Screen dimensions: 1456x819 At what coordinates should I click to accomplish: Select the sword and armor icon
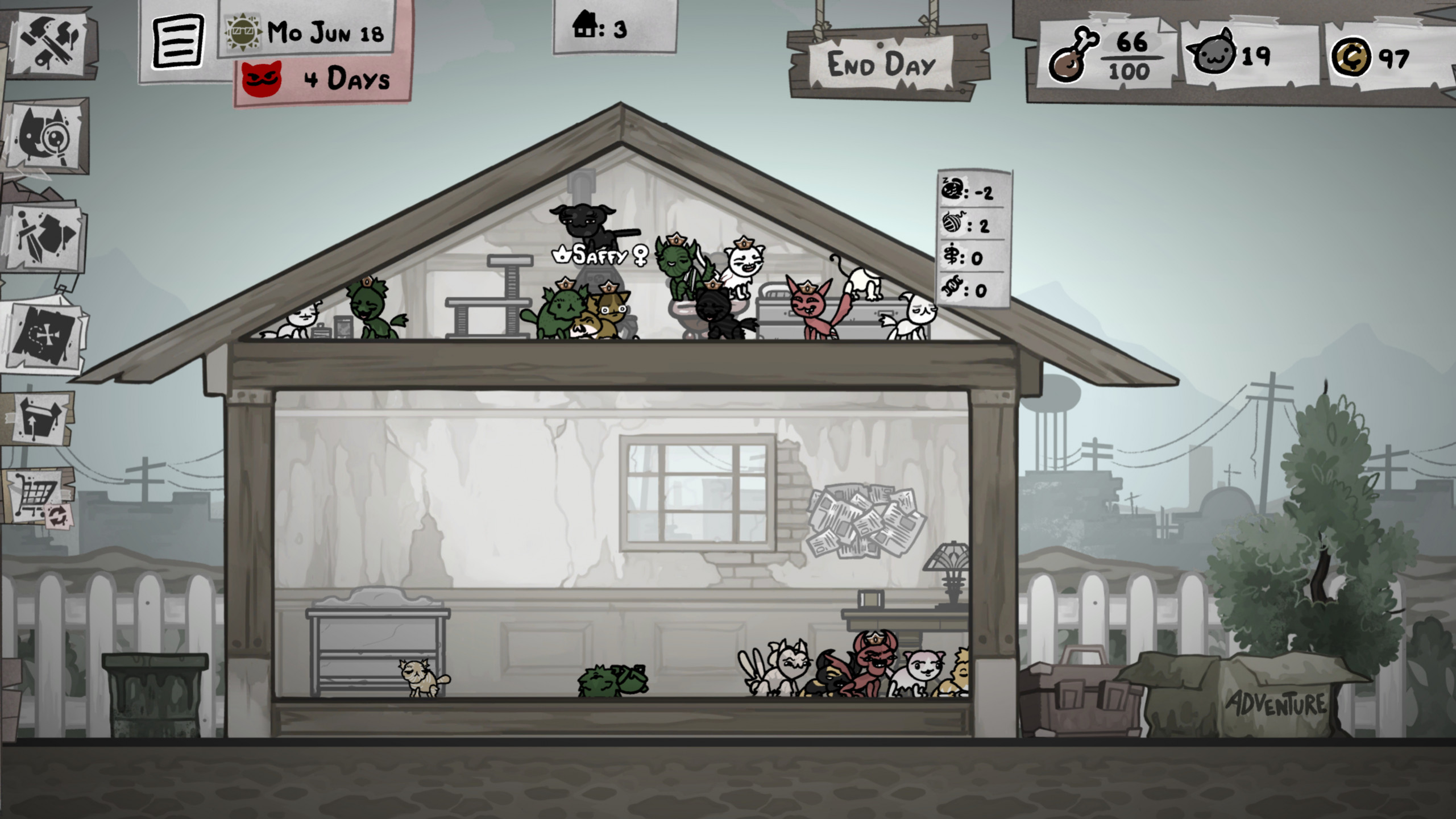(x=44, y=238)
